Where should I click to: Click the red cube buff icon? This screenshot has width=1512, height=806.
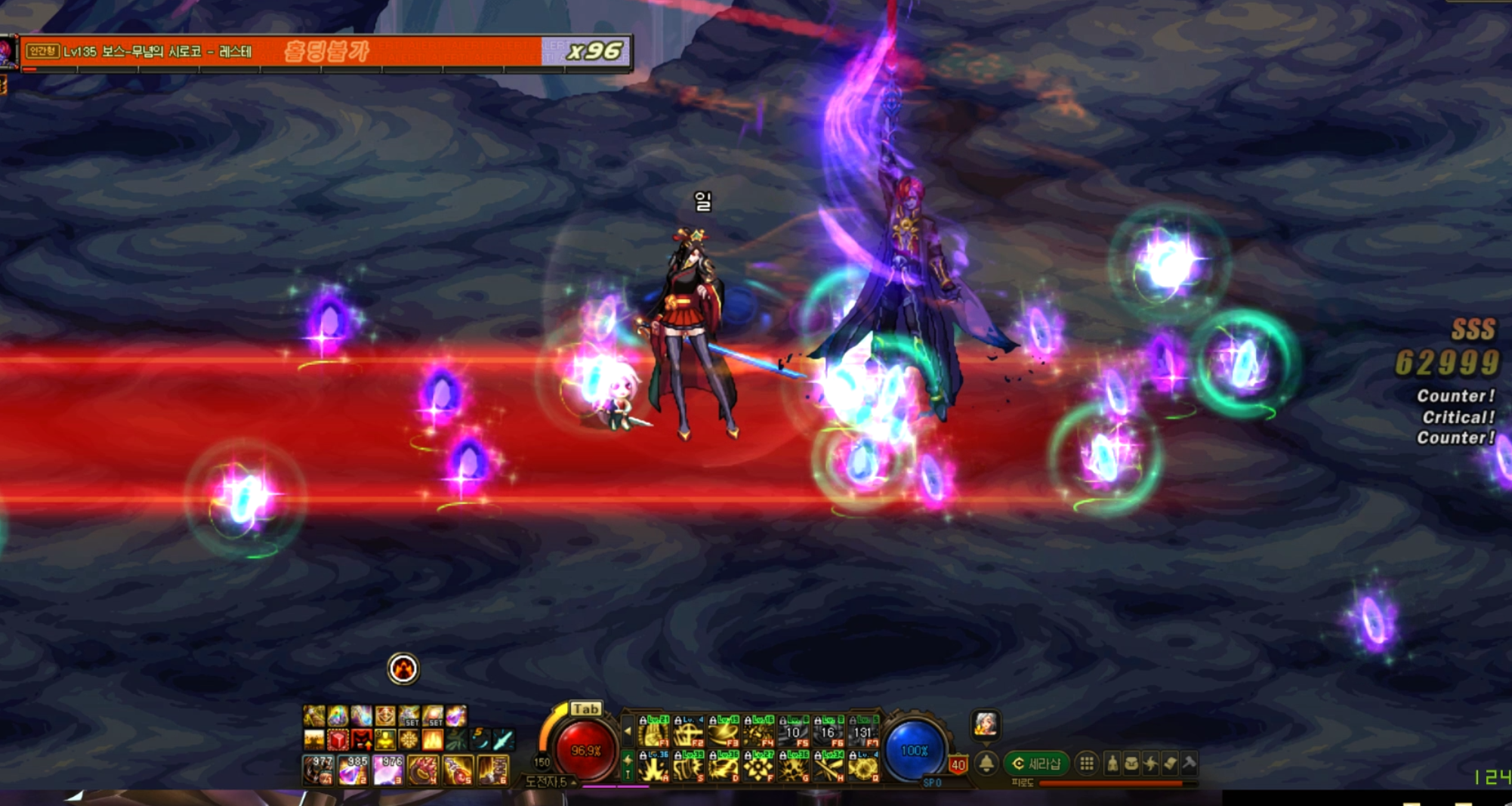pyautogui.click(x=338, y=740)
